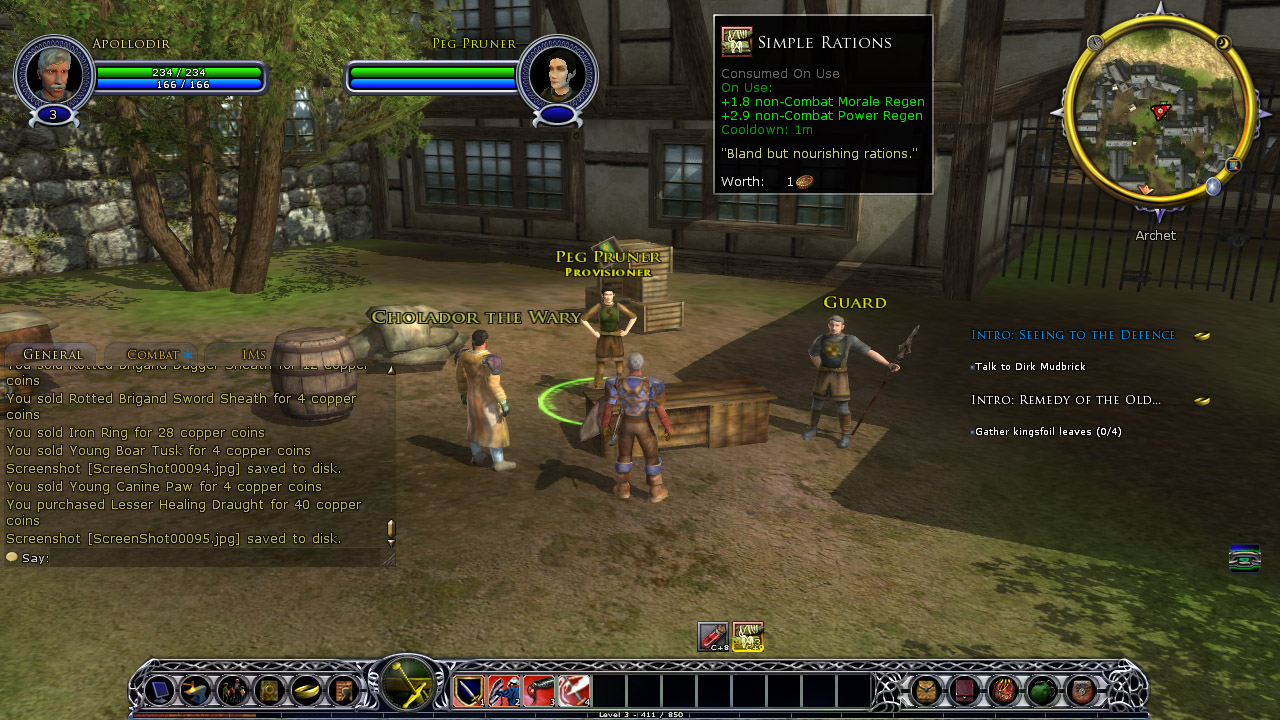
Task: Open the Seeing to the Defence quest
Action: pyautogui.click(x=1073, y=335)
